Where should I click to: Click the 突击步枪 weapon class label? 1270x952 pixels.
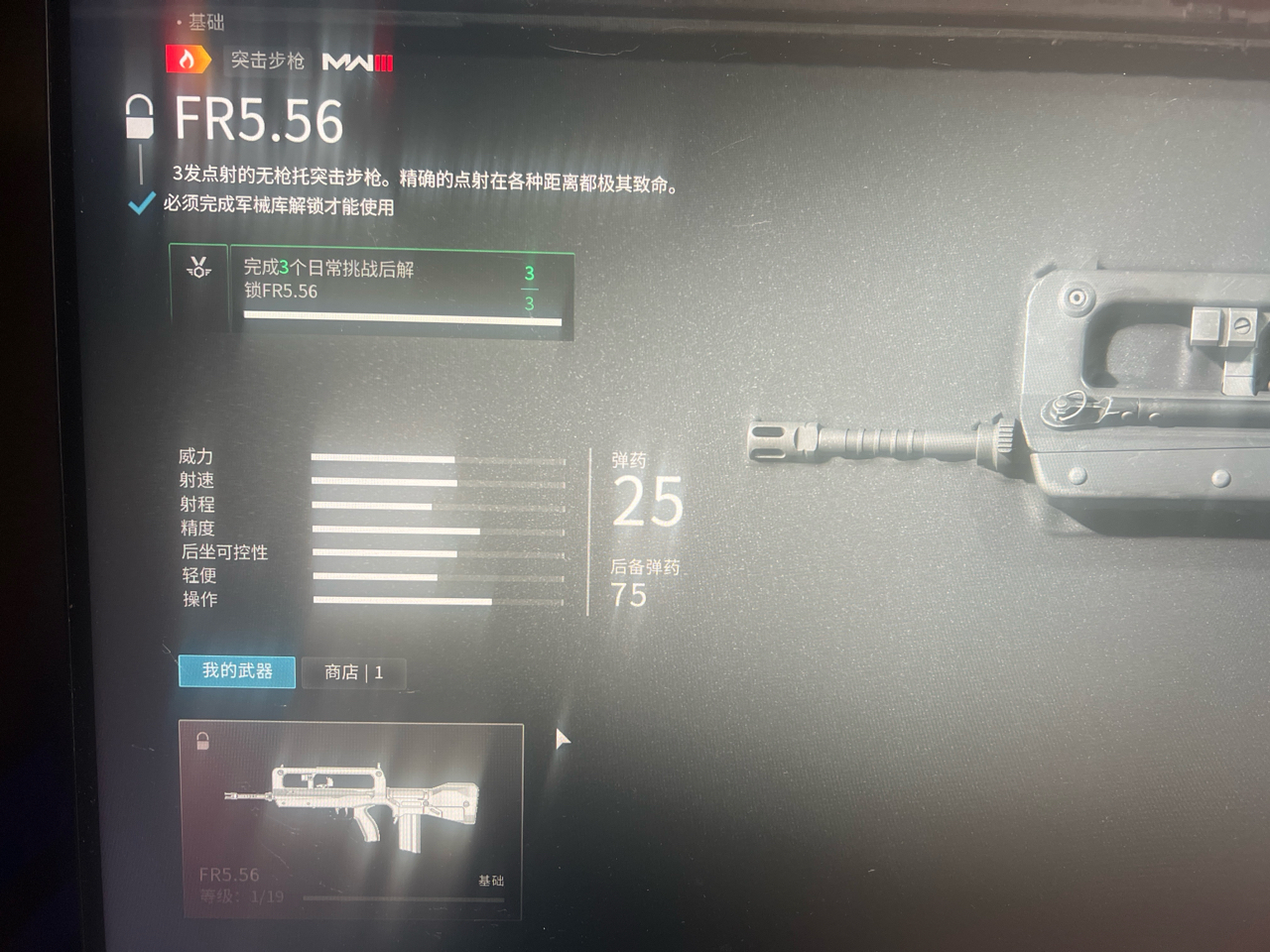coord(267,60)
